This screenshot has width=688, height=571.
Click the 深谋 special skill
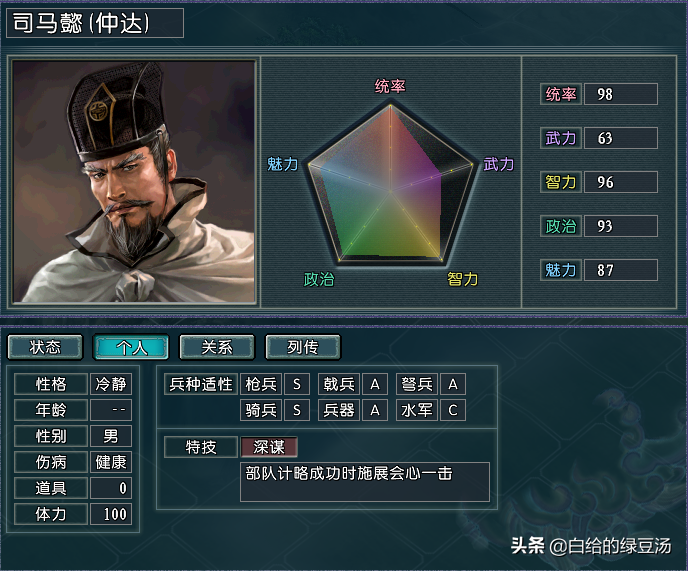[269, 447]
